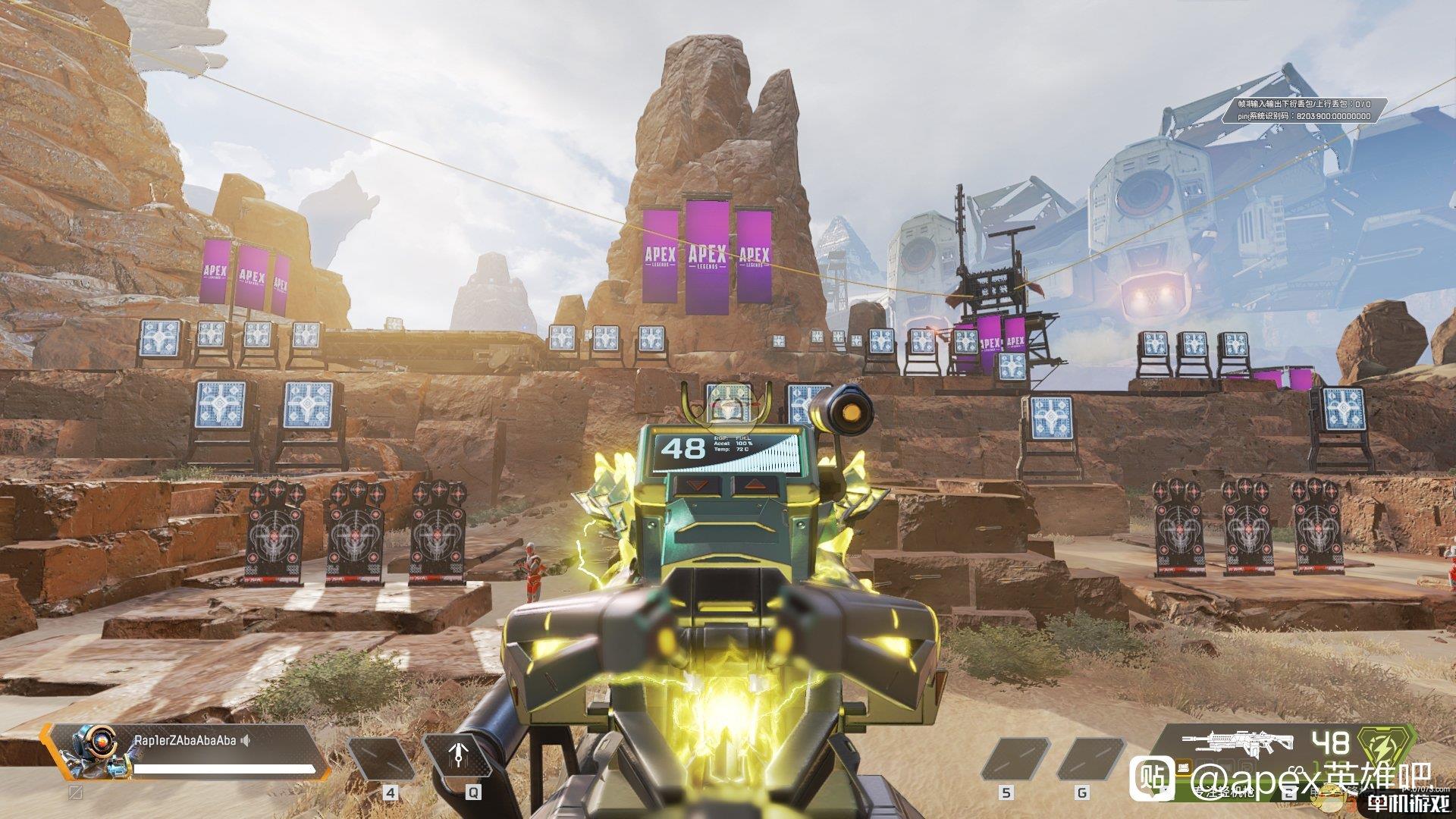The height and width of the screenshot is (819, 1456).
Task: Toggle the speaker icon beside the player name
Action: 245,740
